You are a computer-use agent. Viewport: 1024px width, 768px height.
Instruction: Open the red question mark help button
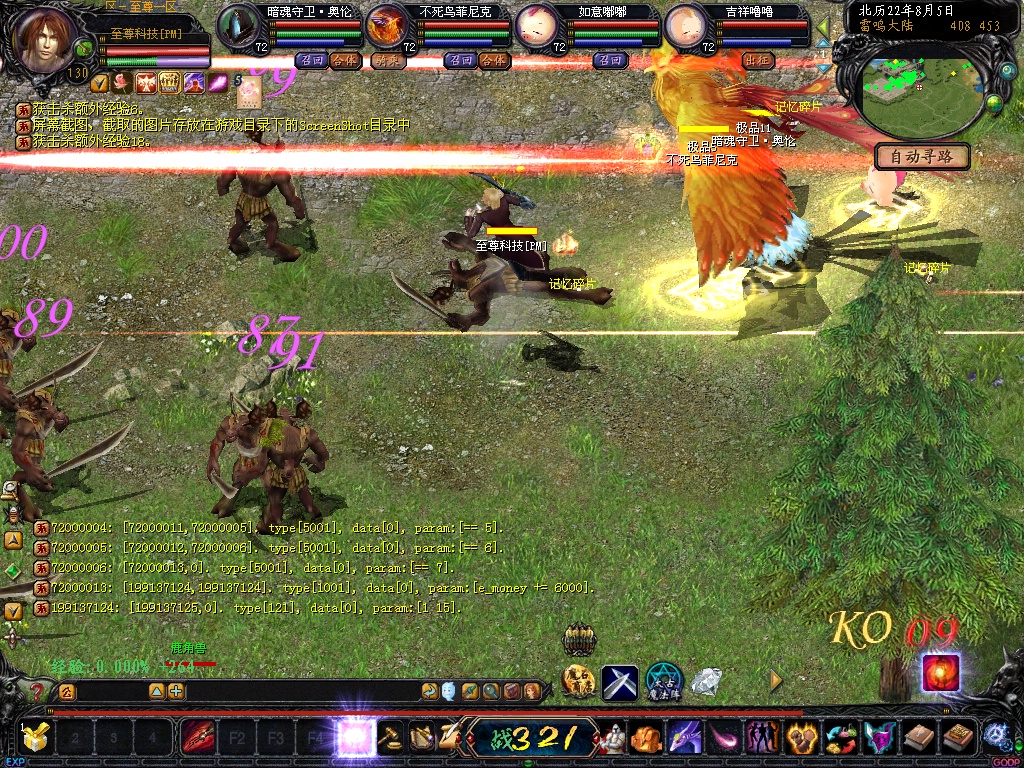pyautogui.click(x=38, y=691)
